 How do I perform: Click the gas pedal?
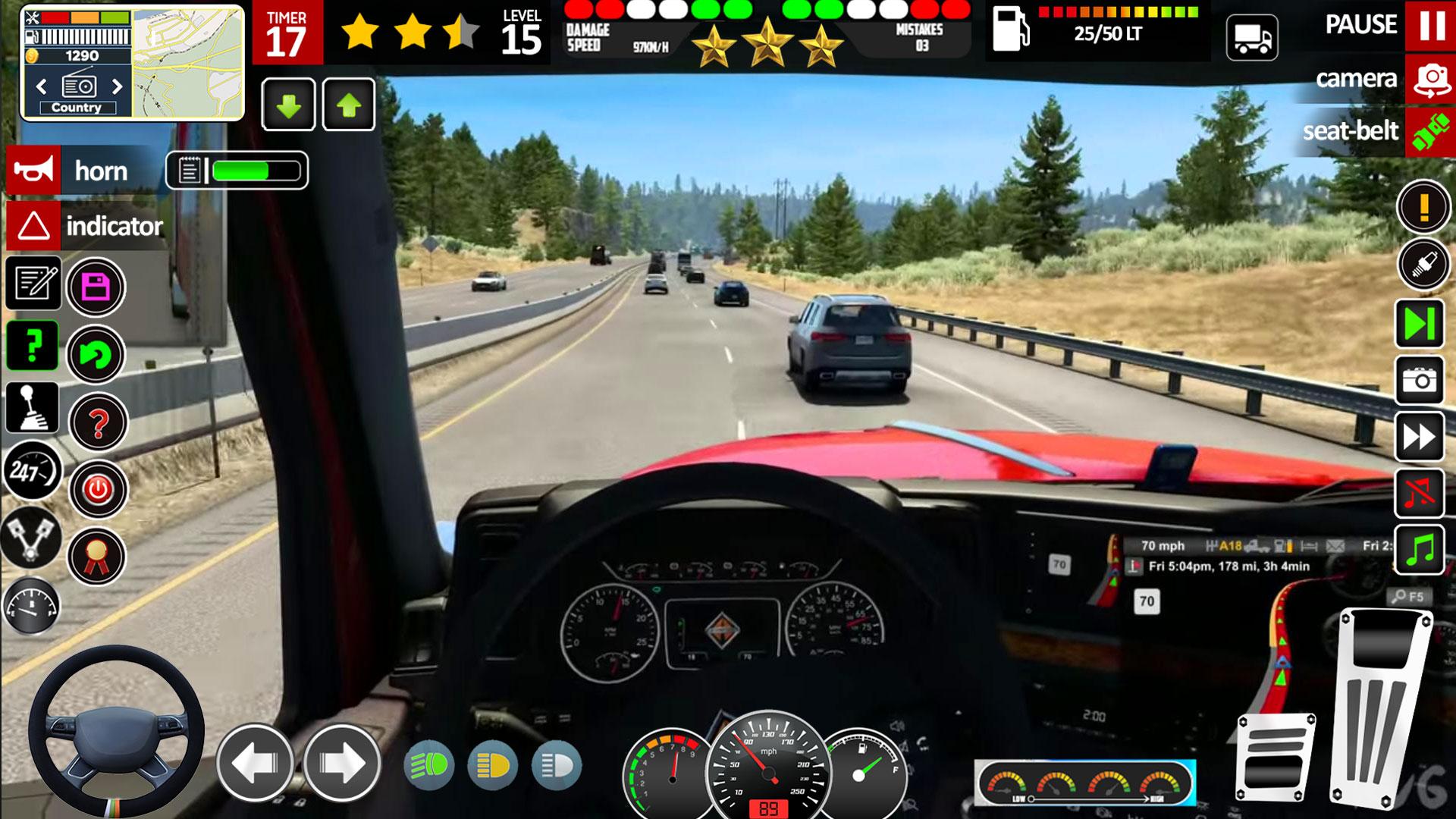[x=1382, y=709]
